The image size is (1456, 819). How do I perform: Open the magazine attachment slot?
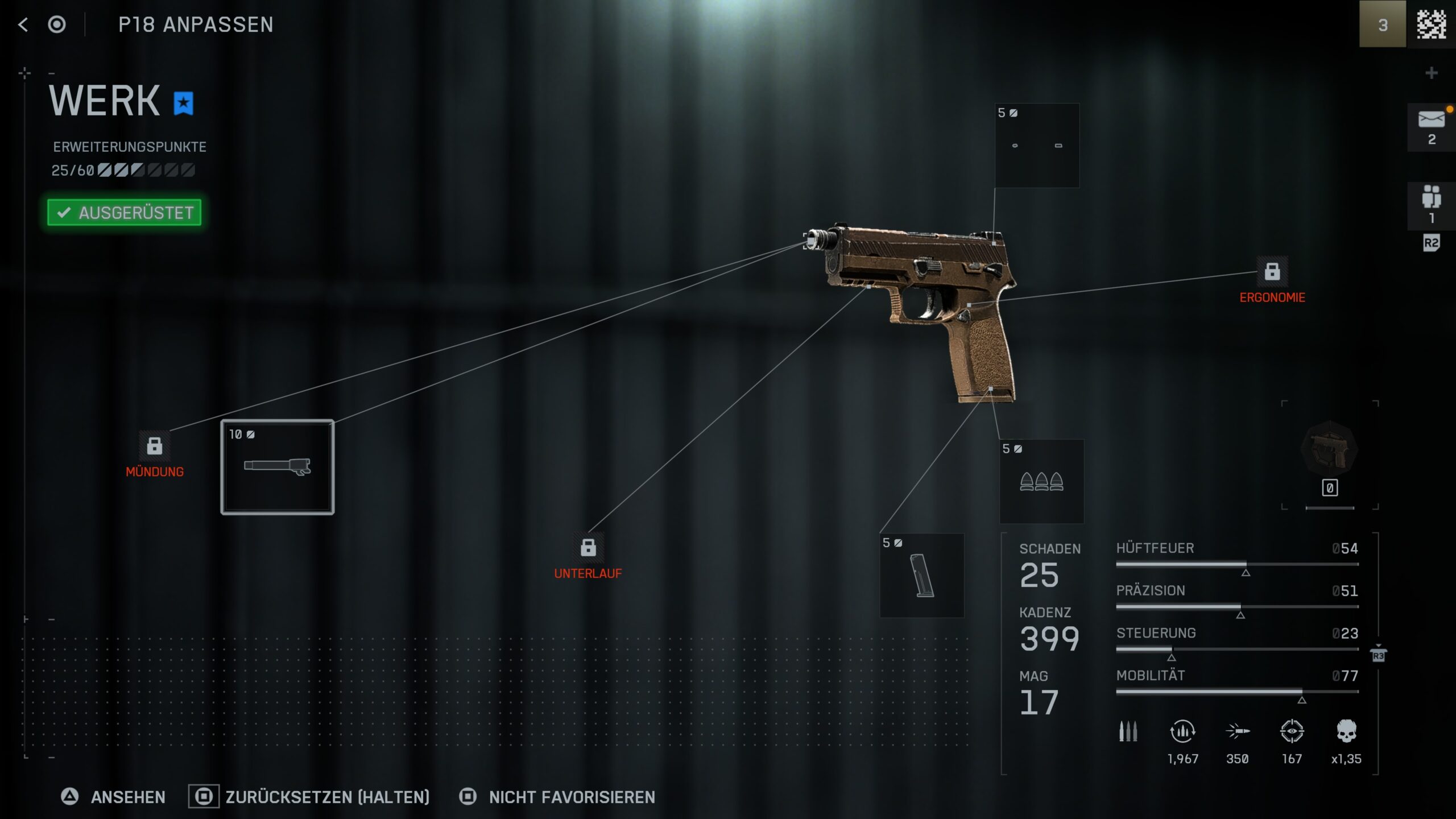coord(922,575)
